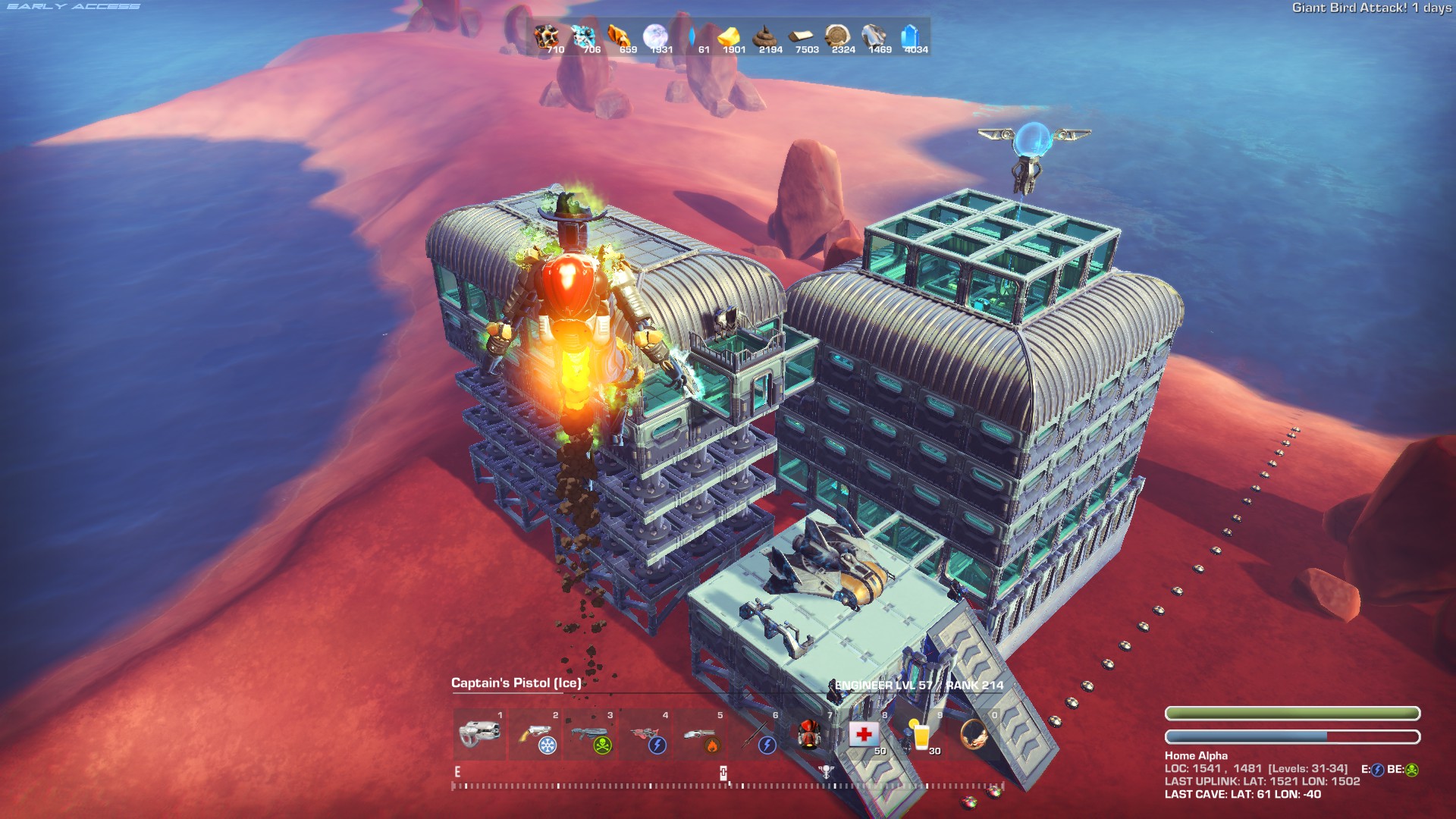Viewport: 1456px width, 819px height.
Task: Use the medkit with the red cross
Action: coord(864,734)
